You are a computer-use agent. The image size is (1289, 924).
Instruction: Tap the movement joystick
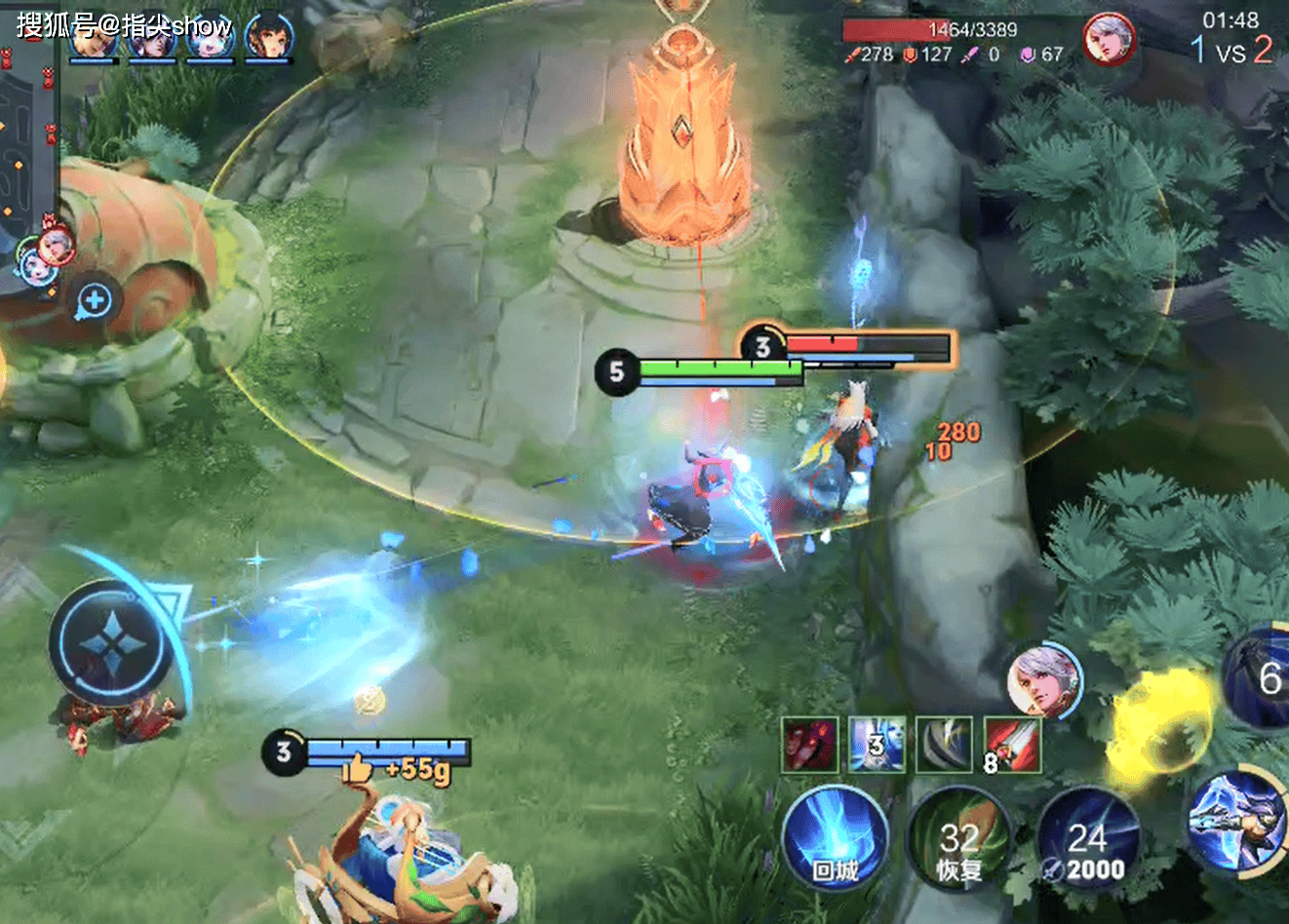(114, 644)
